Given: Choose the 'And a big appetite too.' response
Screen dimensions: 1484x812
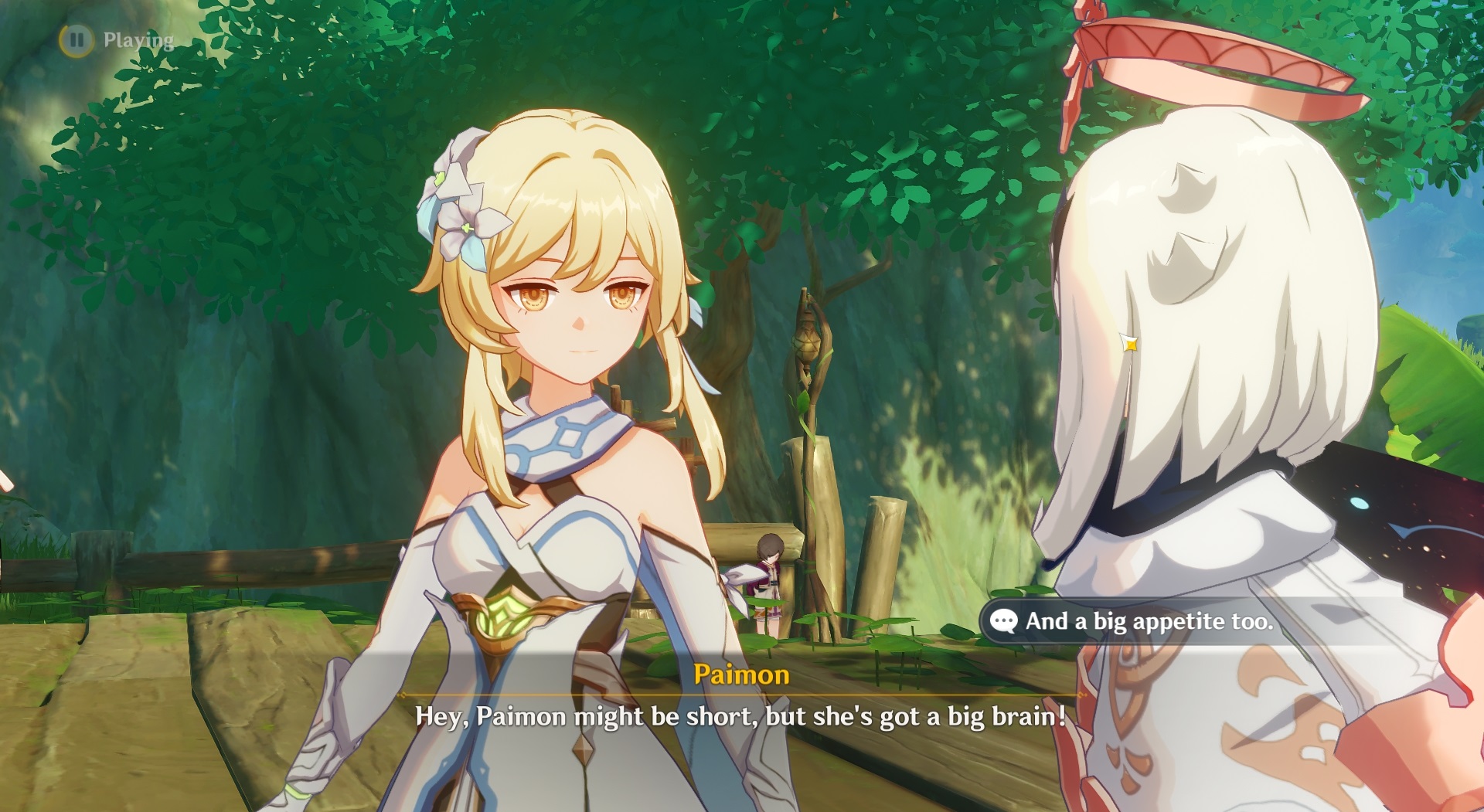Looking at the screenshot, I should pyautogui.click(x=1152, y=621).
